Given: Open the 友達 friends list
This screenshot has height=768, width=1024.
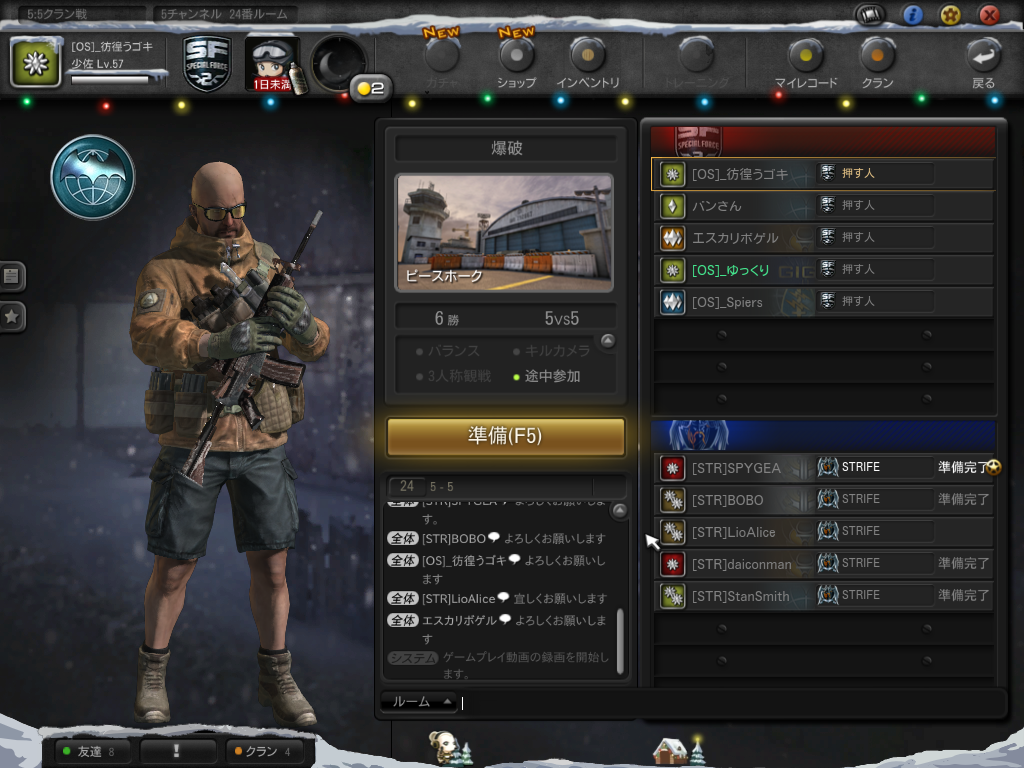Looking at the screenshot, I should click(x=88, y=751).
